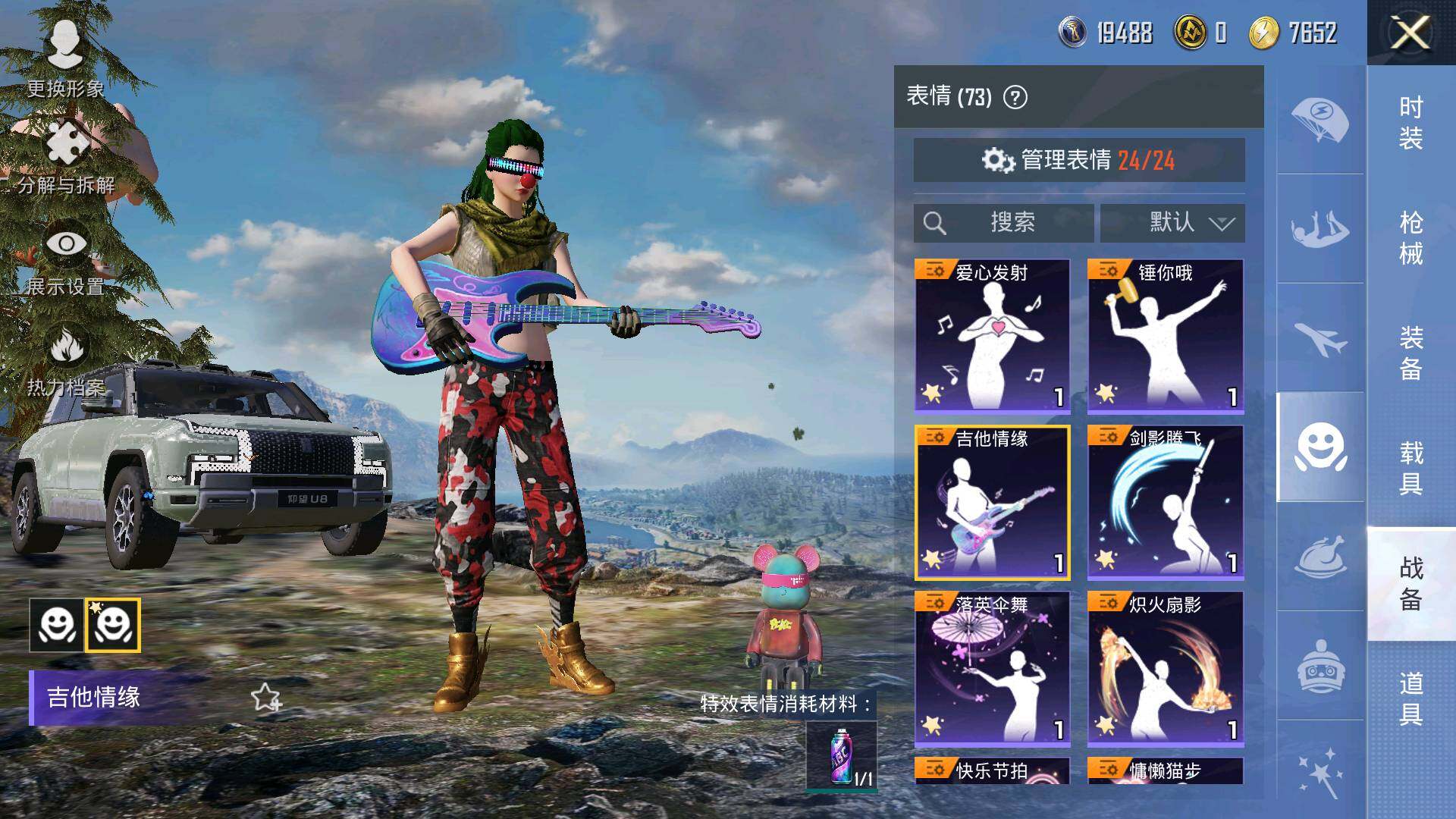Show the 表情 help question mark
The width and height of the screenshot is (1456, 819).
(x=1015, y=97)
